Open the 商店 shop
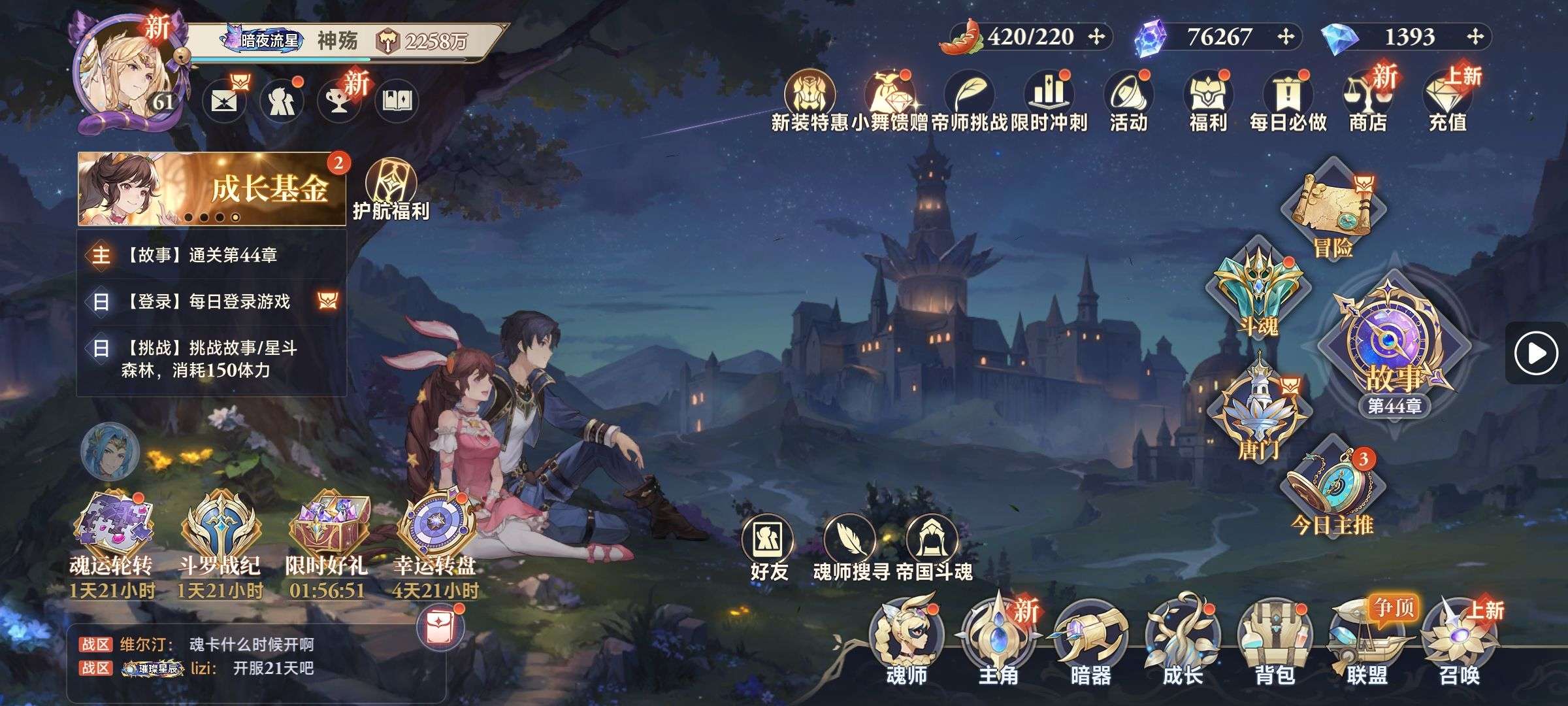 pos(1367,101)
